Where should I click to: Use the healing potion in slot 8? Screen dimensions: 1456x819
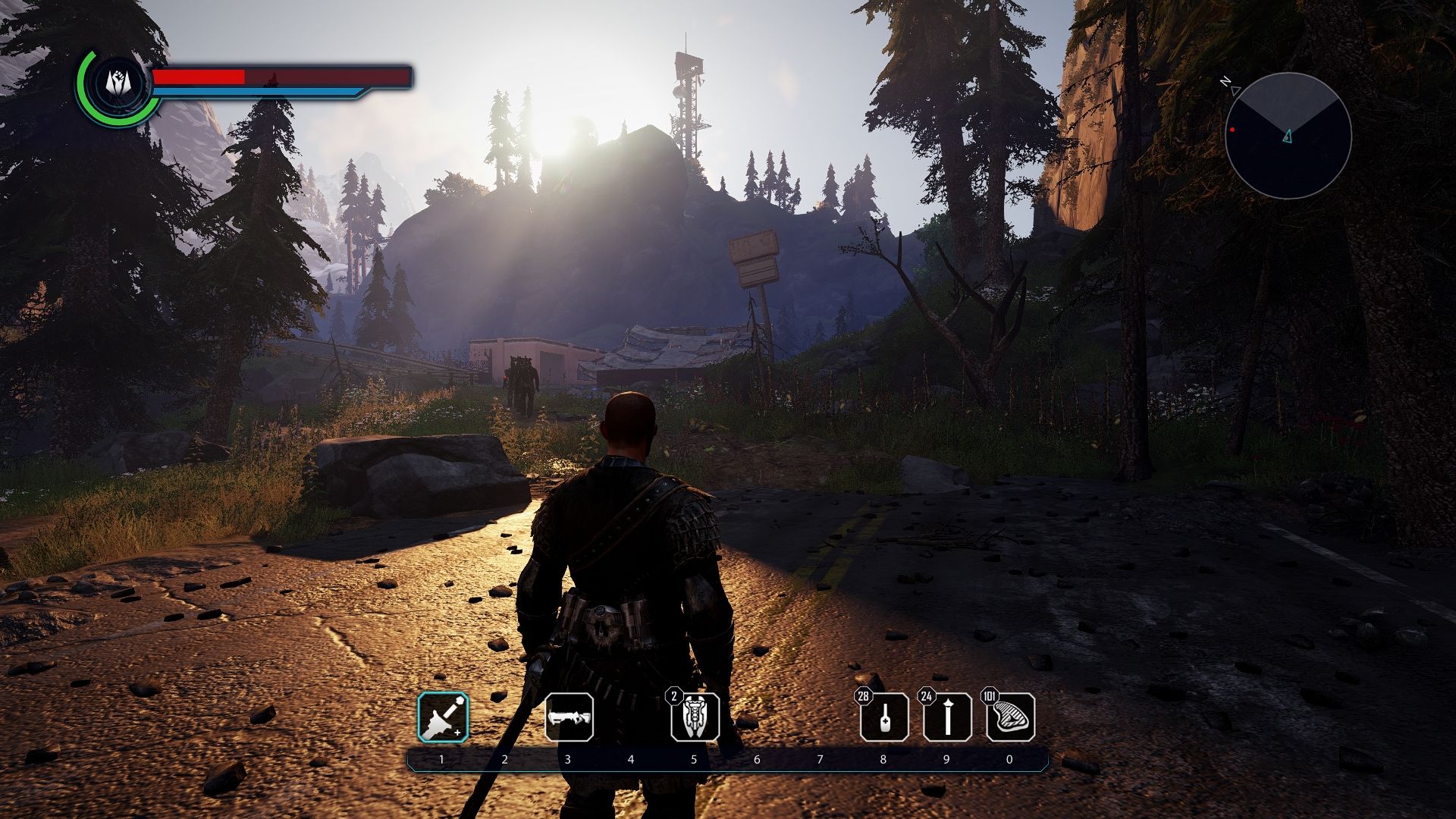tap(884, 717)
